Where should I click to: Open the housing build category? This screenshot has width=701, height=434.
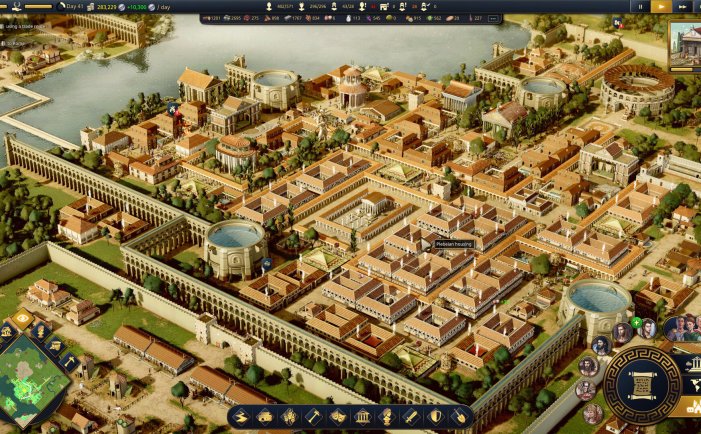coord(265,416)
